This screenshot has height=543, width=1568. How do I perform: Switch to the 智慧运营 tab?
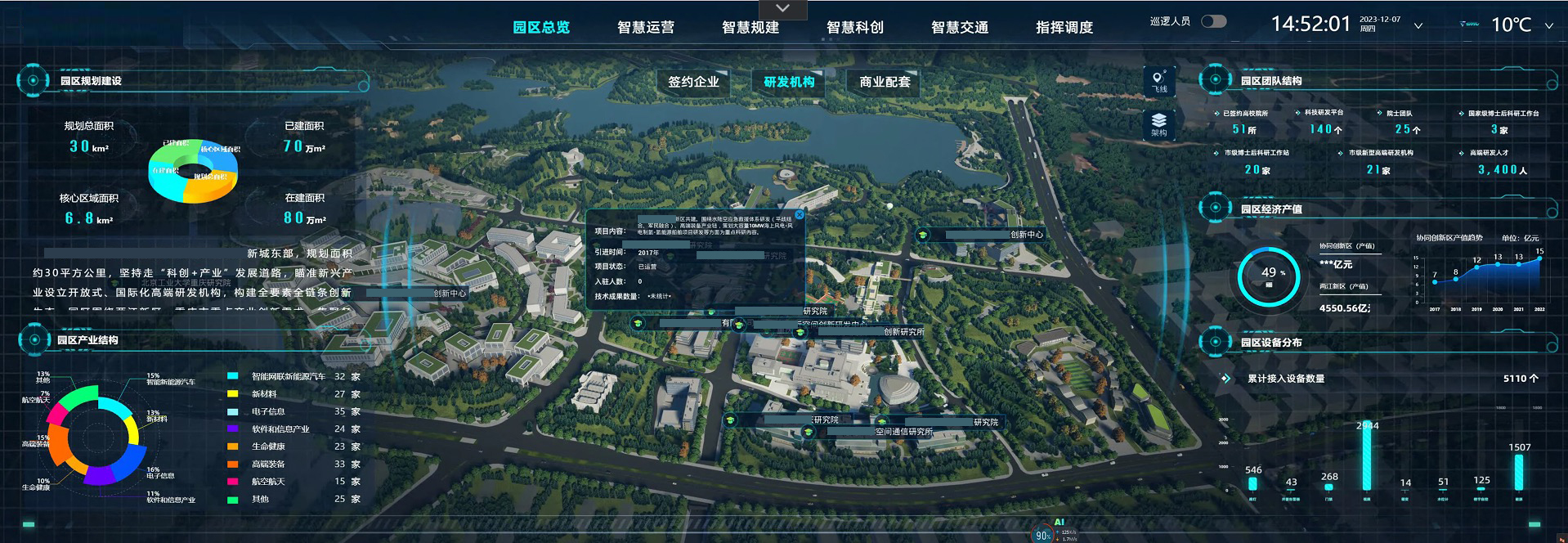[x=645, y=27]
